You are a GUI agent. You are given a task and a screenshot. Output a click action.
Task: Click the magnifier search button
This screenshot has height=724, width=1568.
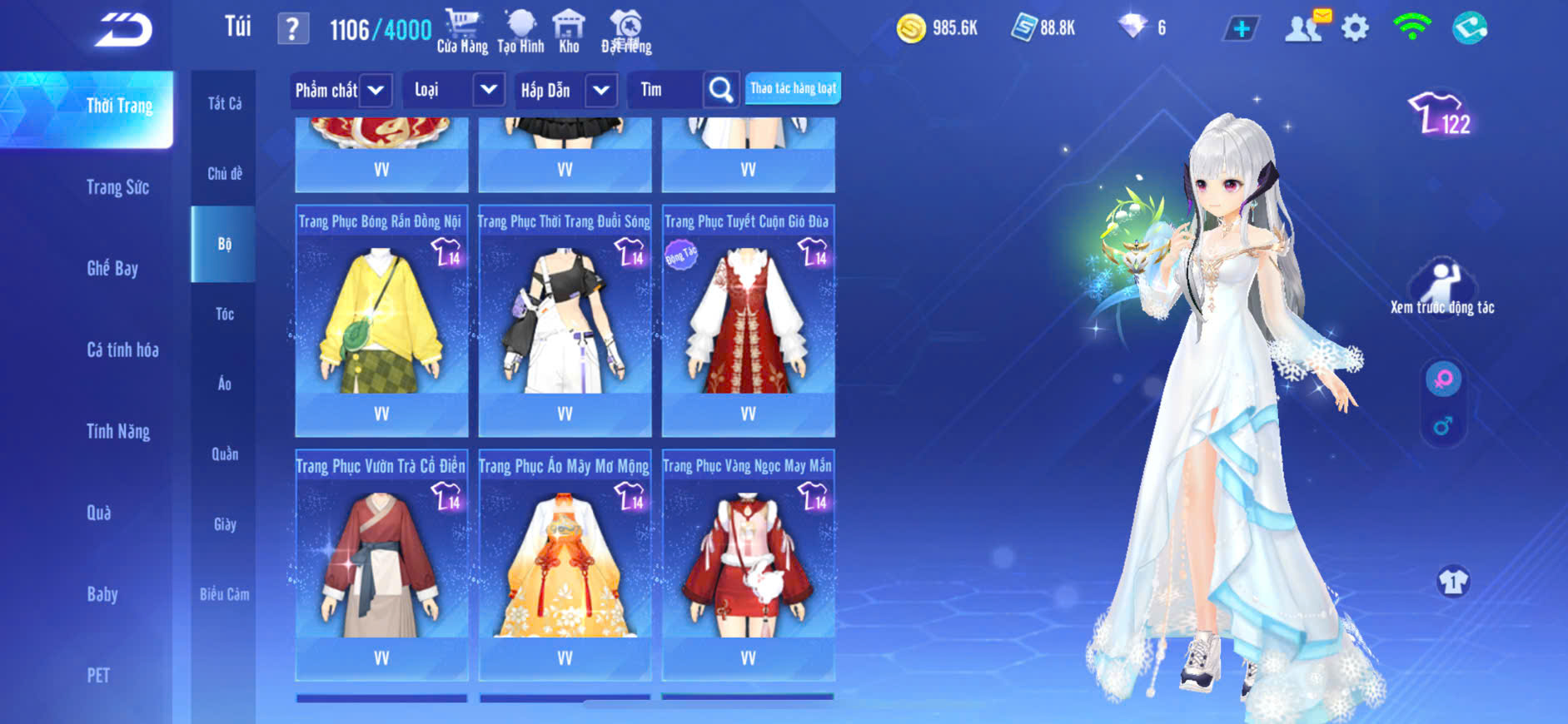(x=721, y=90)
